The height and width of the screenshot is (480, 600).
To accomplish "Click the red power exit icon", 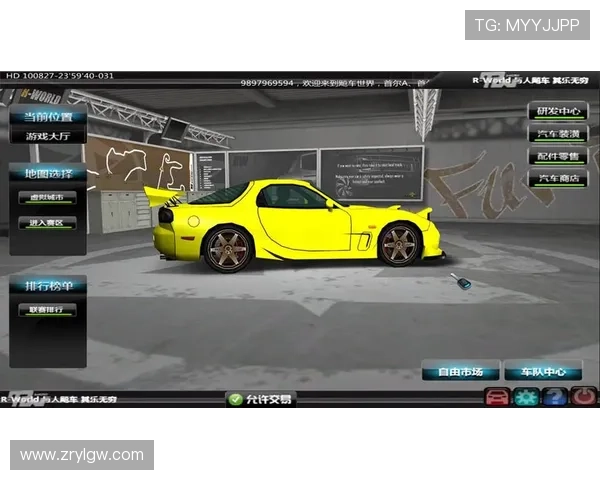I will point(583,398).
